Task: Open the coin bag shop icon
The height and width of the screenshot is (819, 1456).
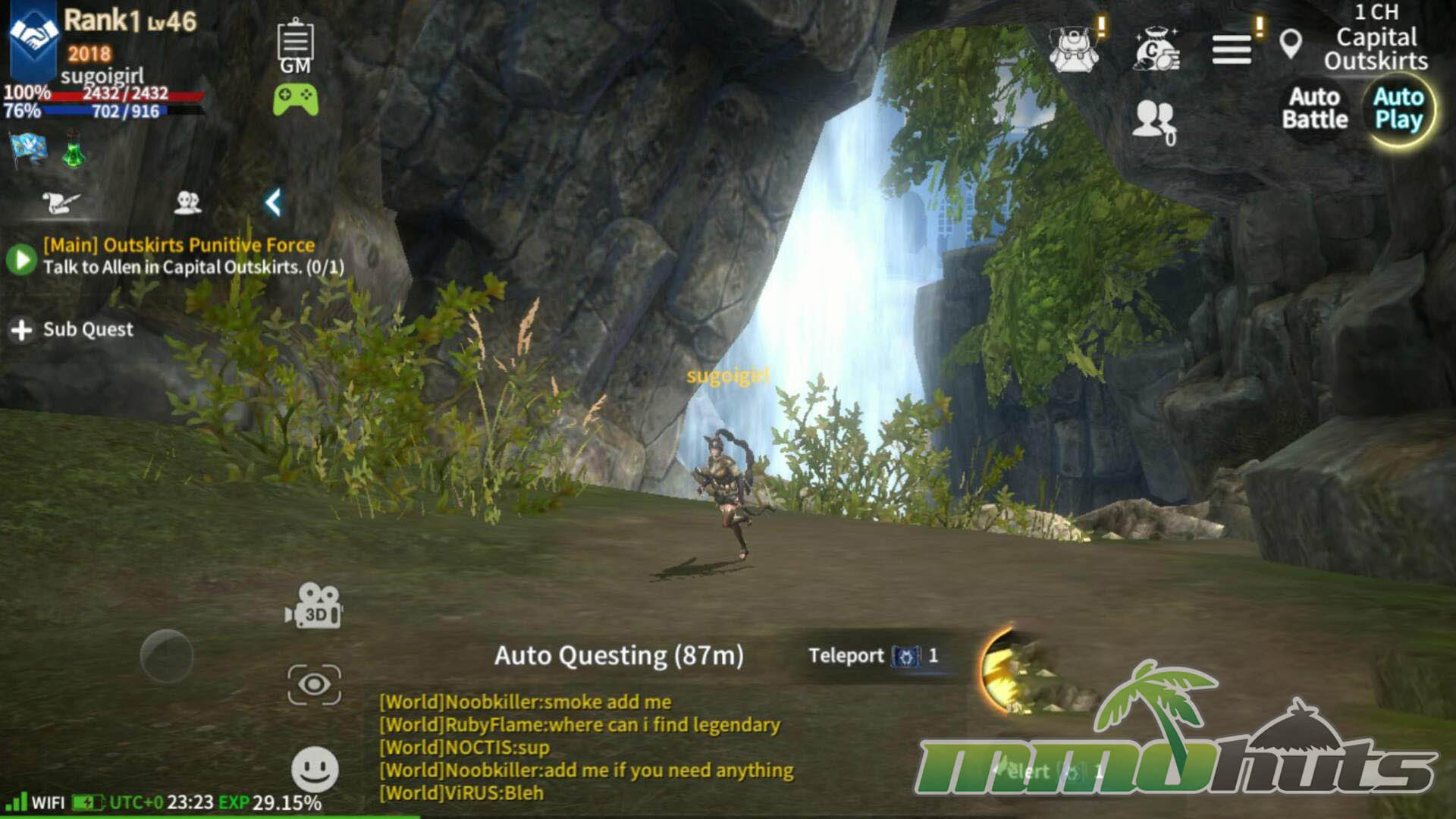Action: [x=1156, y=49]
